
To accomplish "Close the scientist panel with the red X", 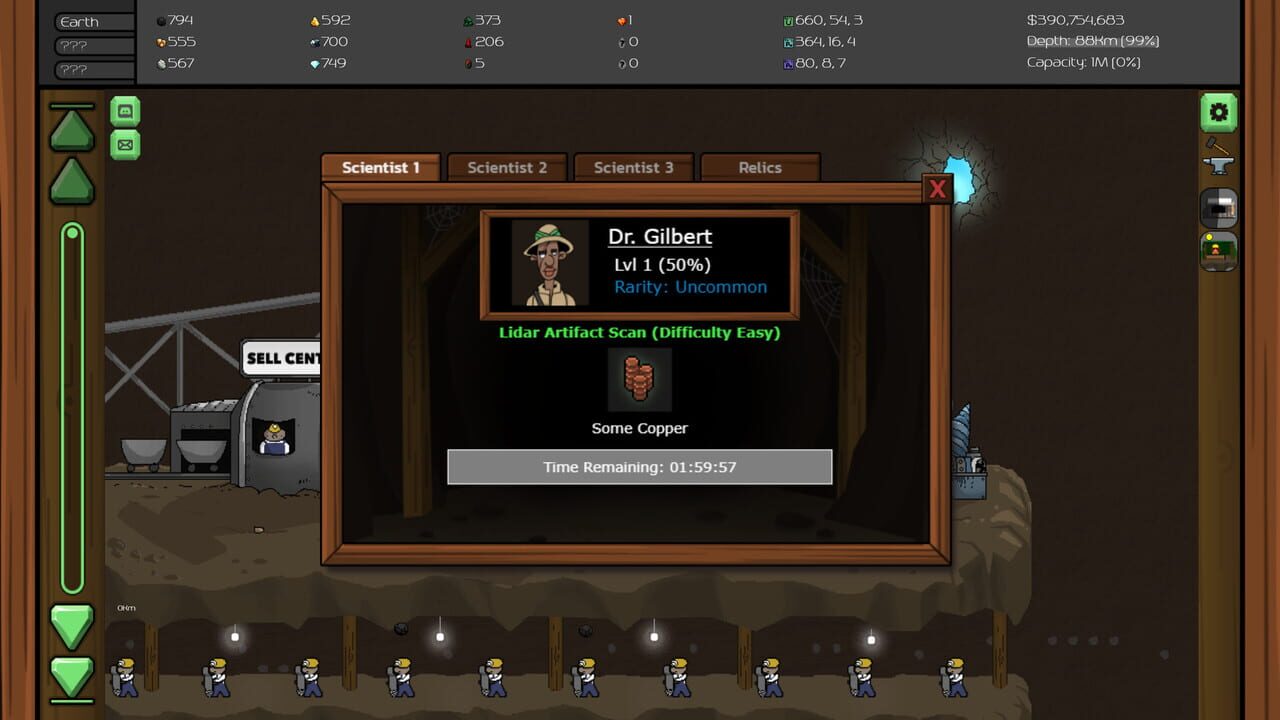I will (x=937, y=188).
